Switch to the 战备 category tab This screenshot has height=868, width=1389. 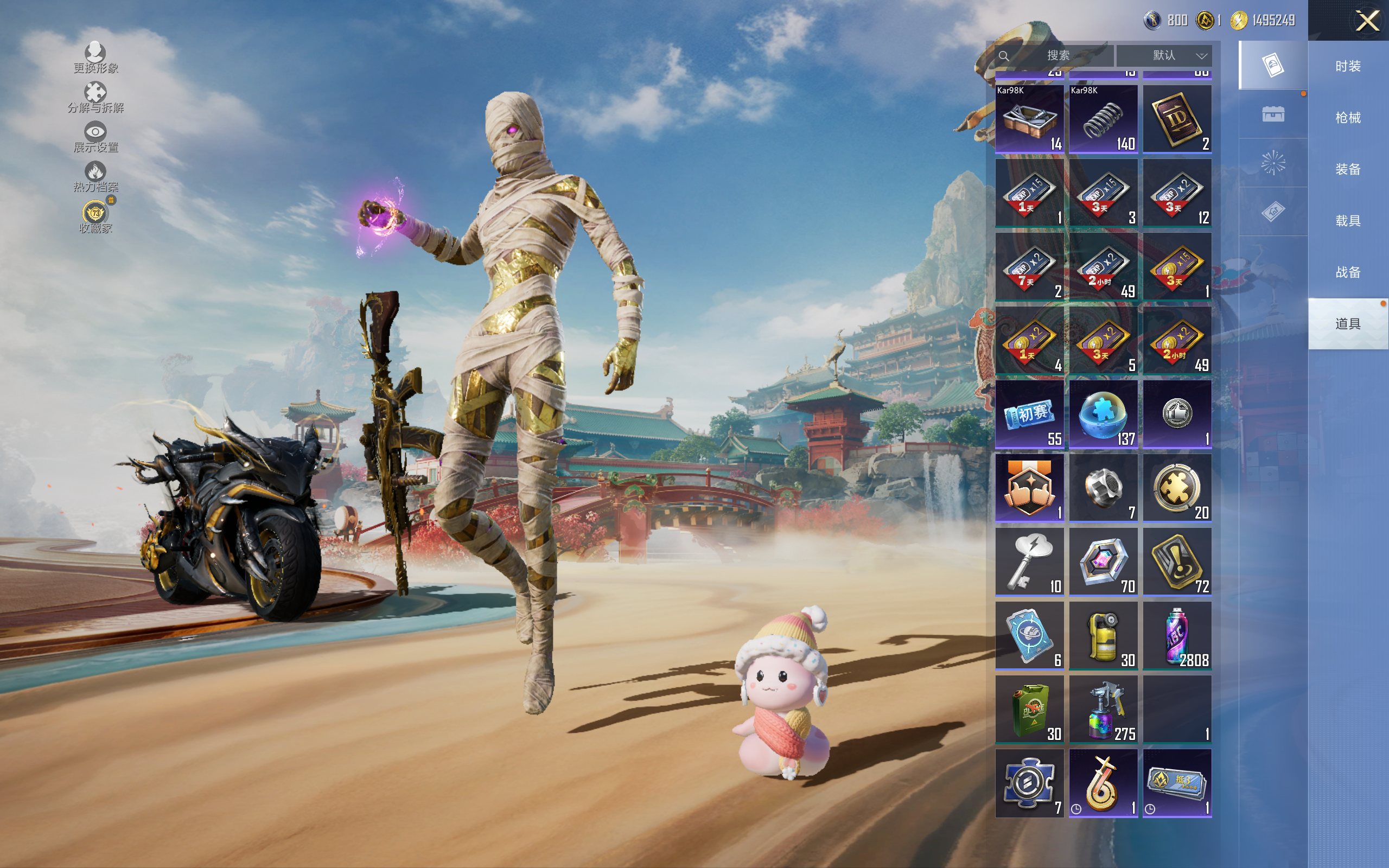coord(1348,272)
